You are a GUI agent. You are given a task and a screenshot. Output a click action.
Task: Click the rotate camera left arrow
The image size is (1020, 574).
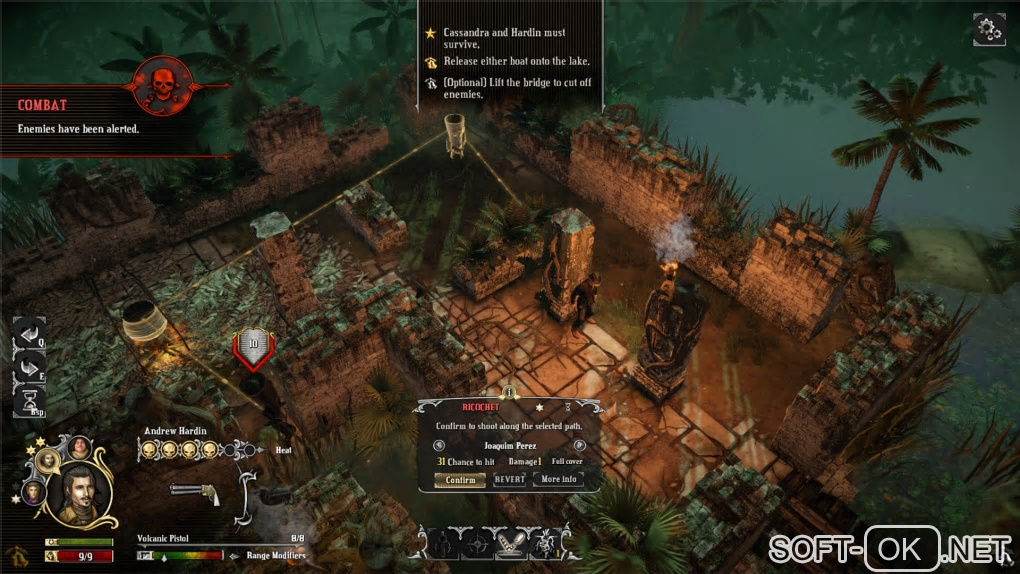(x=27, y=334)
